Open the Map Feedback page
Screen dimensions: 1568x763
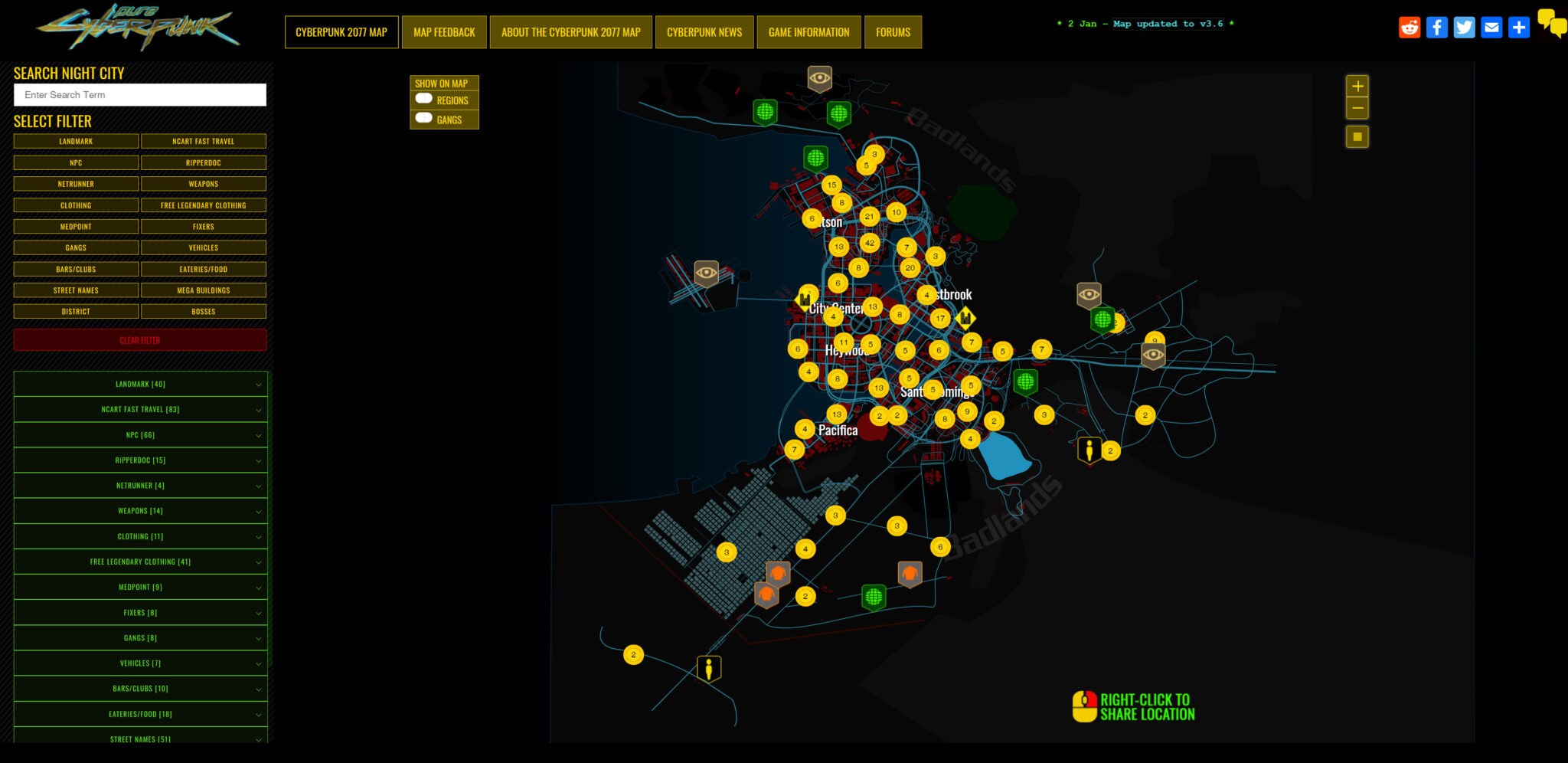pyautogui.click(x=444, y=32)
